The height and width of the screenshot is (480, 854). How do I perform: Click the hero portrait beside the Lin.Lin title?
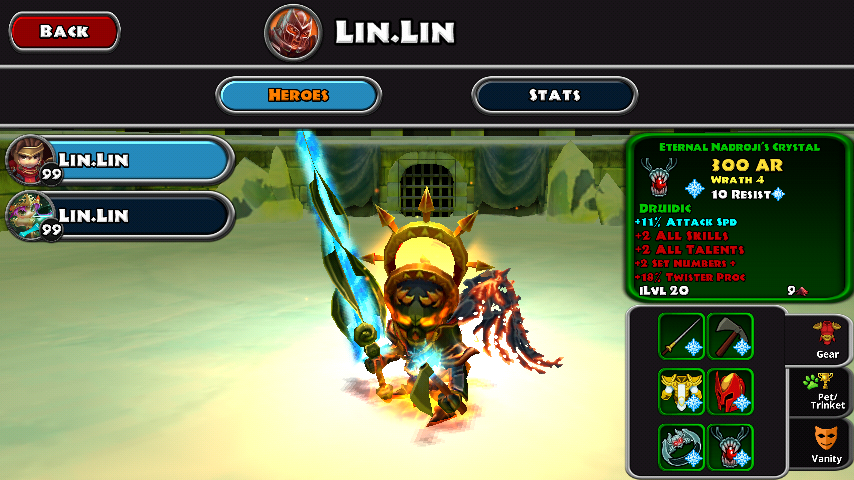tap(293, 32)
